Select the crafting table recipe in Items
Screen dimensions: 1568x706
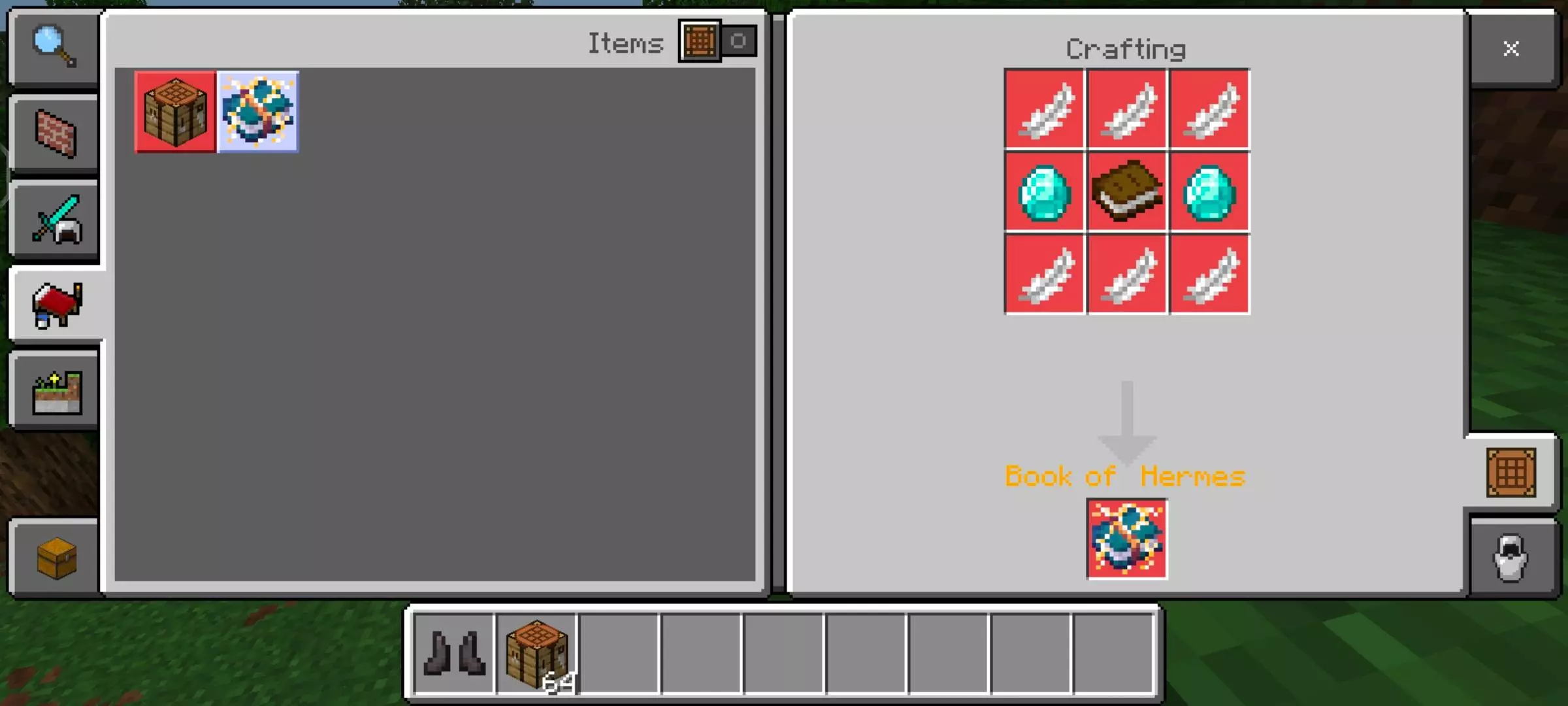175,112
